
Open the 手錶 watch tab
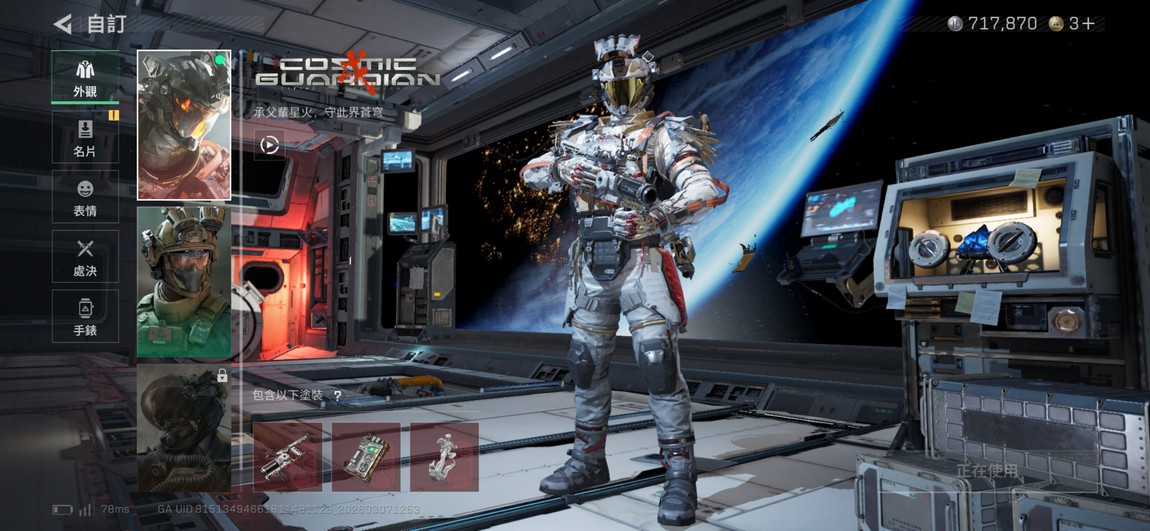pos(85,316)
